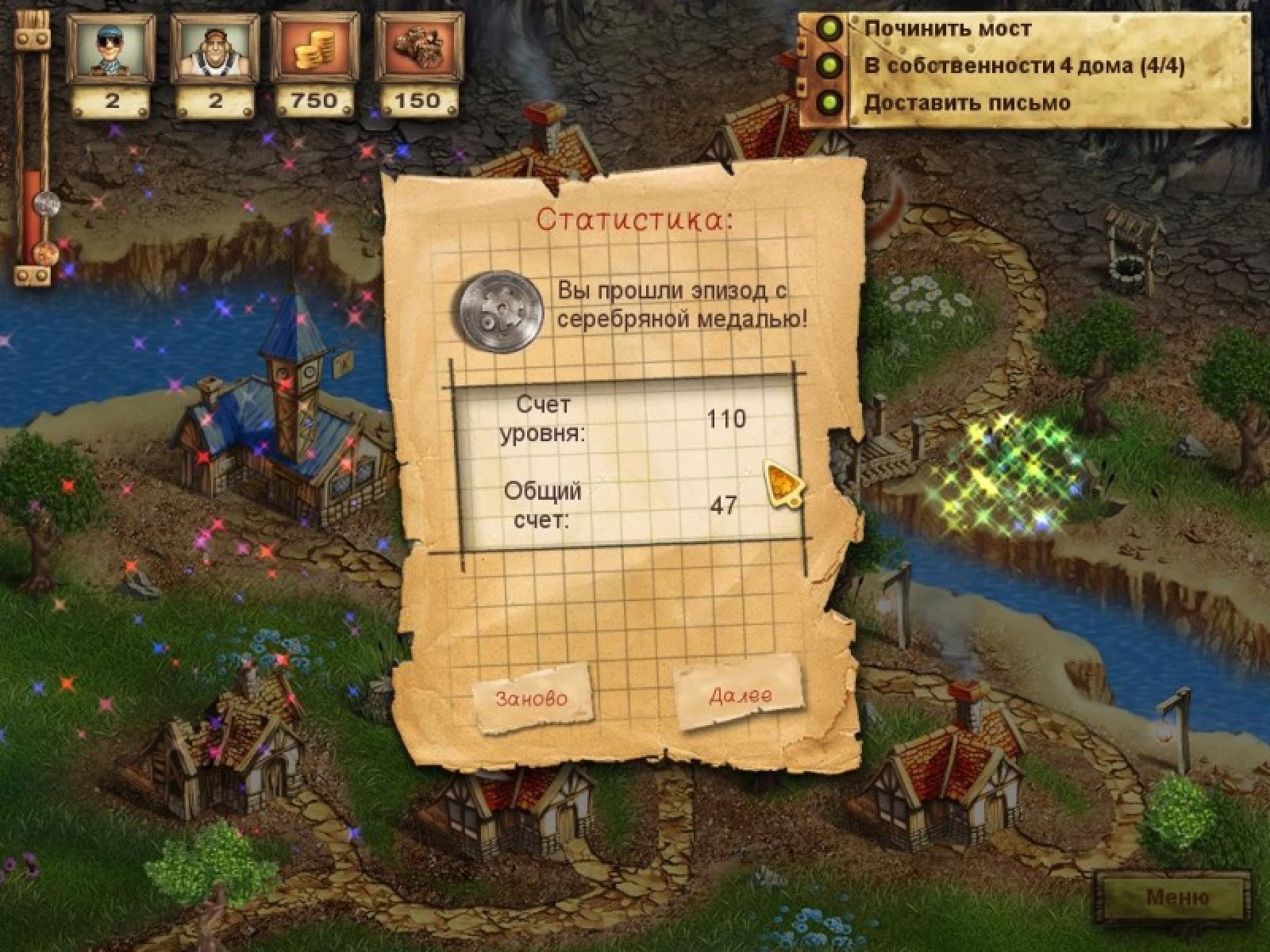Replay the level with the Заново button
Viewport: 1270px width, 952px height.
coord(532,698)
